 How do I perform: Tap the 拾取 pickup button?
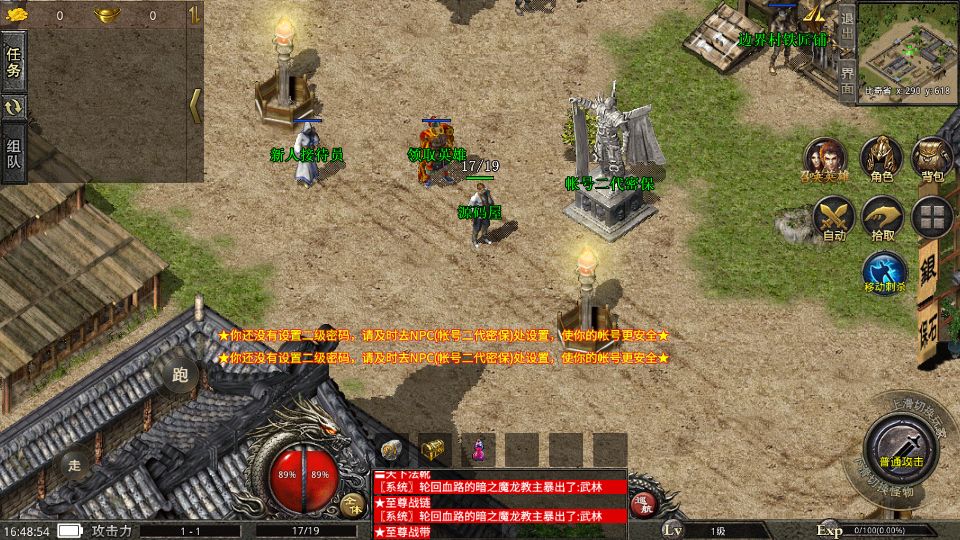coord(883,216)
